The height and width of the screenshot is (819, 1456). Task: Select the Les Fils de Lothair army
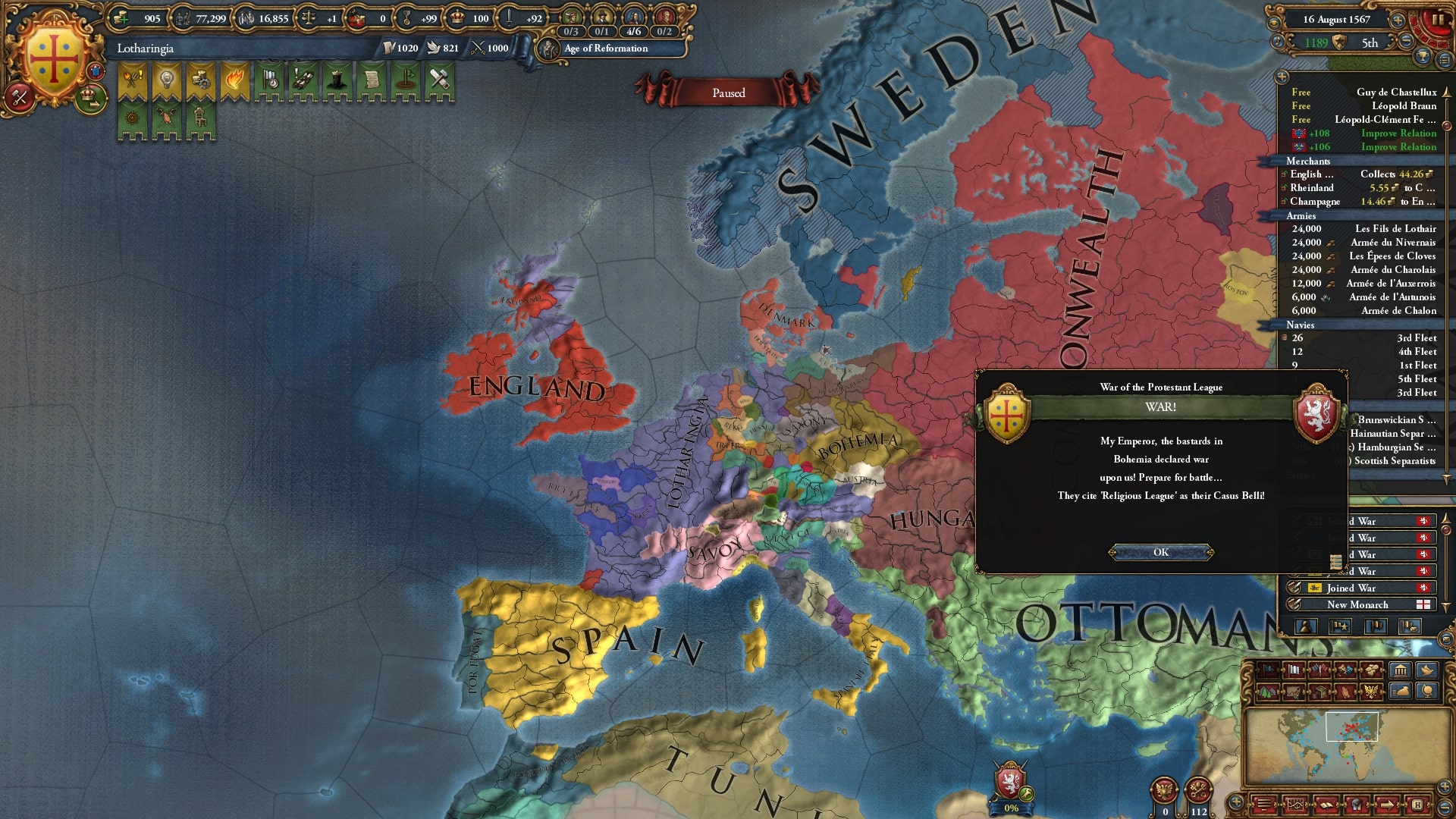pyautogui.click(x=1394, y=228)
